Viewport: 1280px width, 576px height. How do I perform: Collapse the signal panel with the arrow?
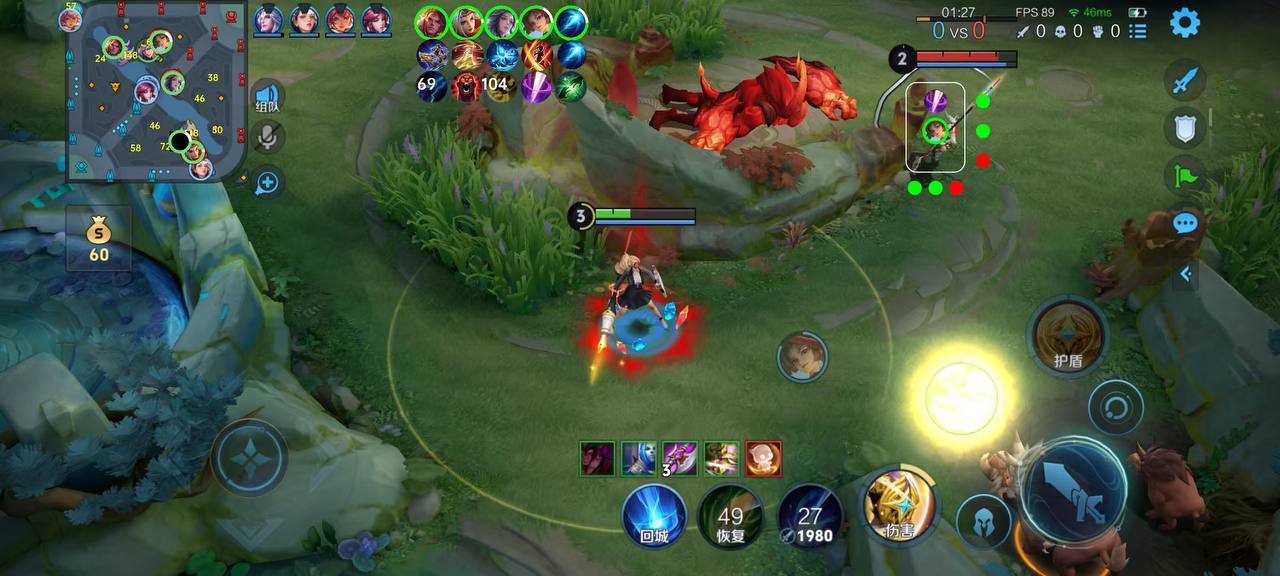[1186, 273]
